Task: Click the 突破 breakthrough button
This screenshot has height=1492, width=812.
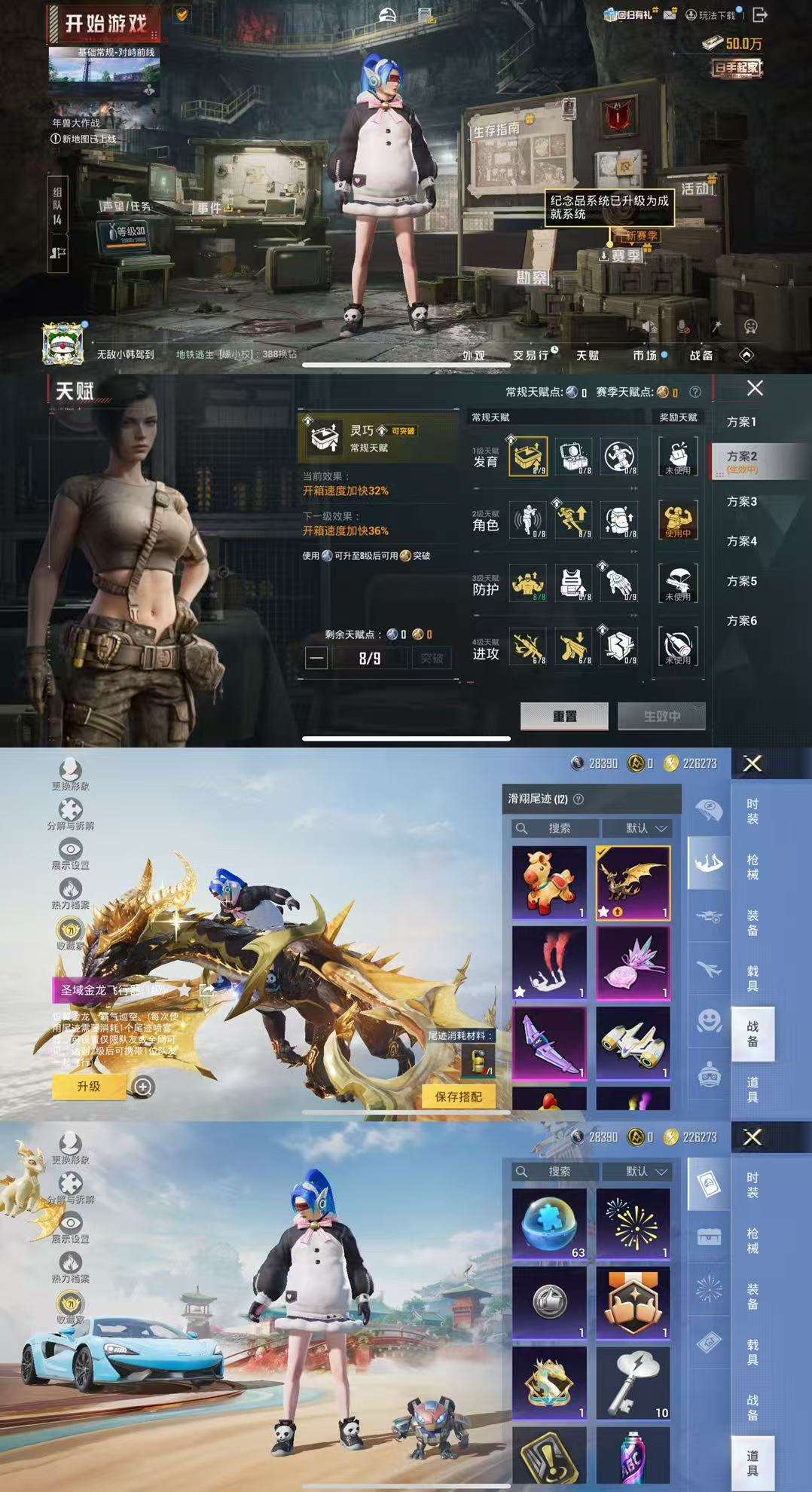Action: [x=432, y=658]
